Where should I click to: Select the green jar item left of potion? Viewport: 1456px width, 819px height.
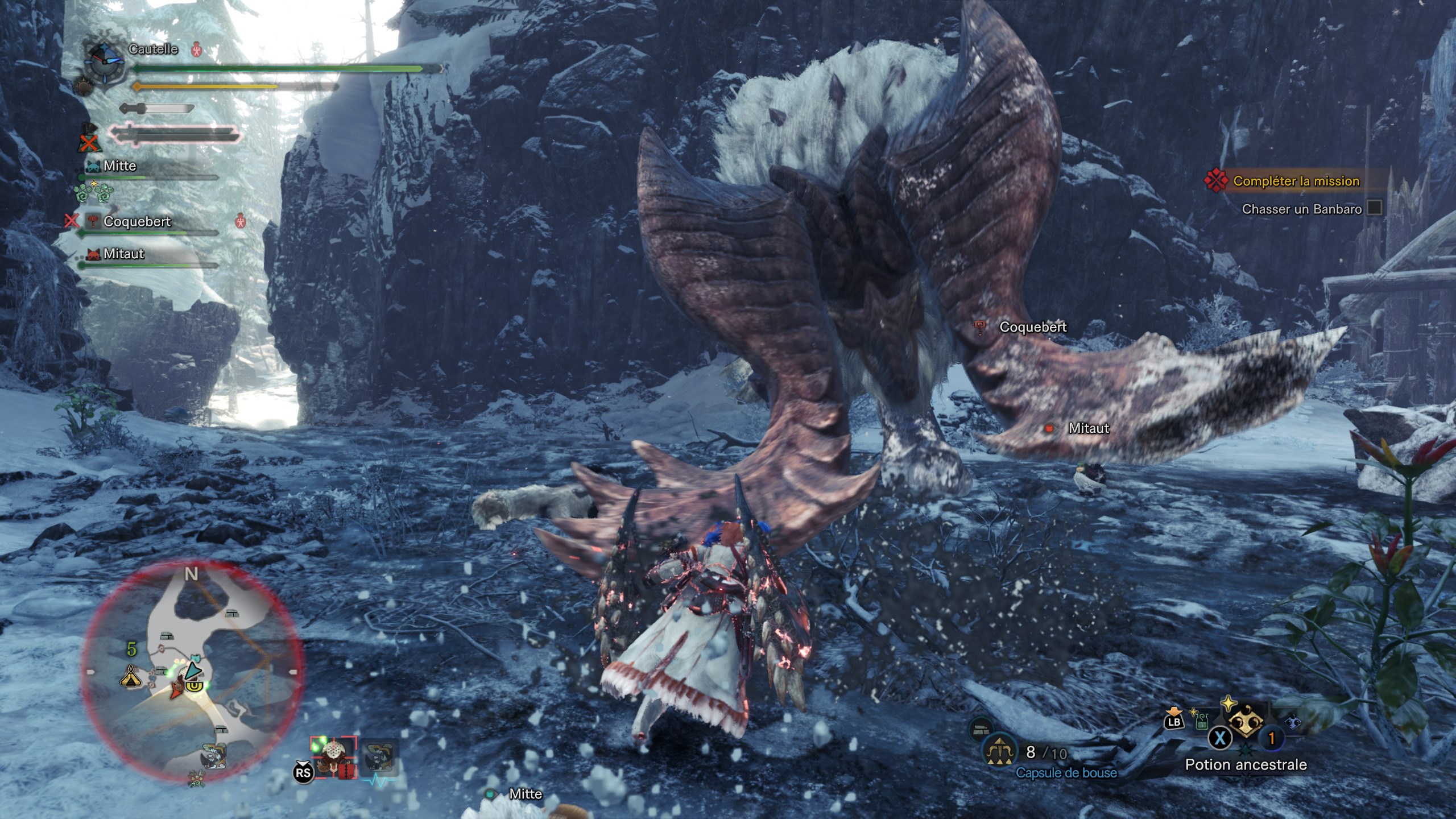point(1202,722)
